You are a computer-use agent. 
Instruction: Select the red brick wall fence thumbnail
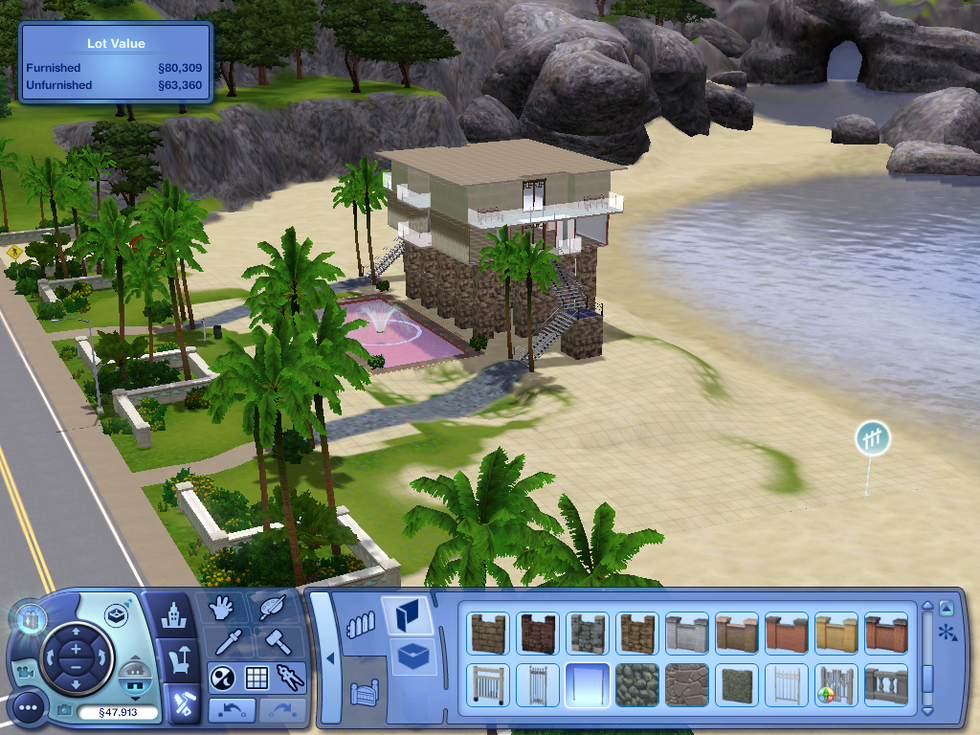(x=786, y=633)
